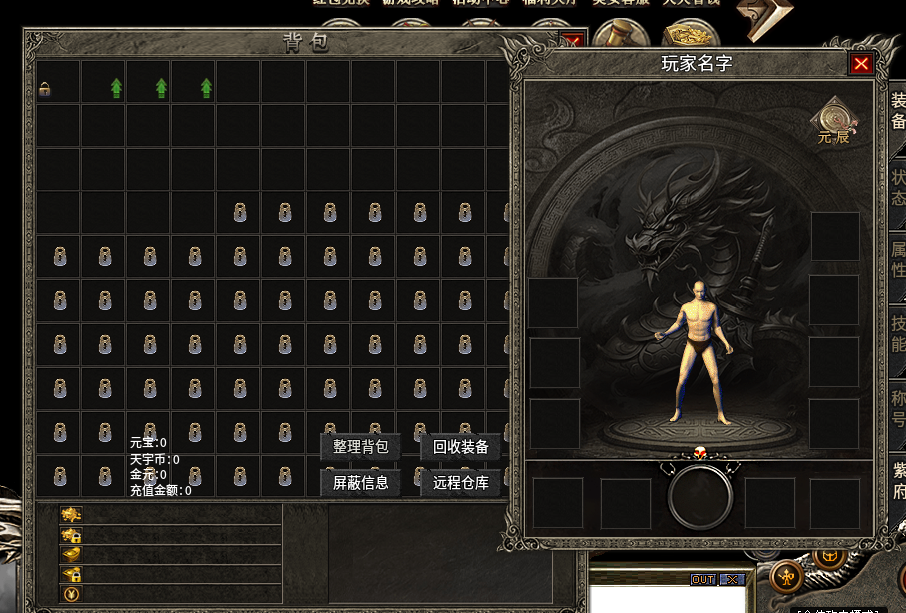Show the 技能 skills tab
Screen dimensions: 906x613
898,334
